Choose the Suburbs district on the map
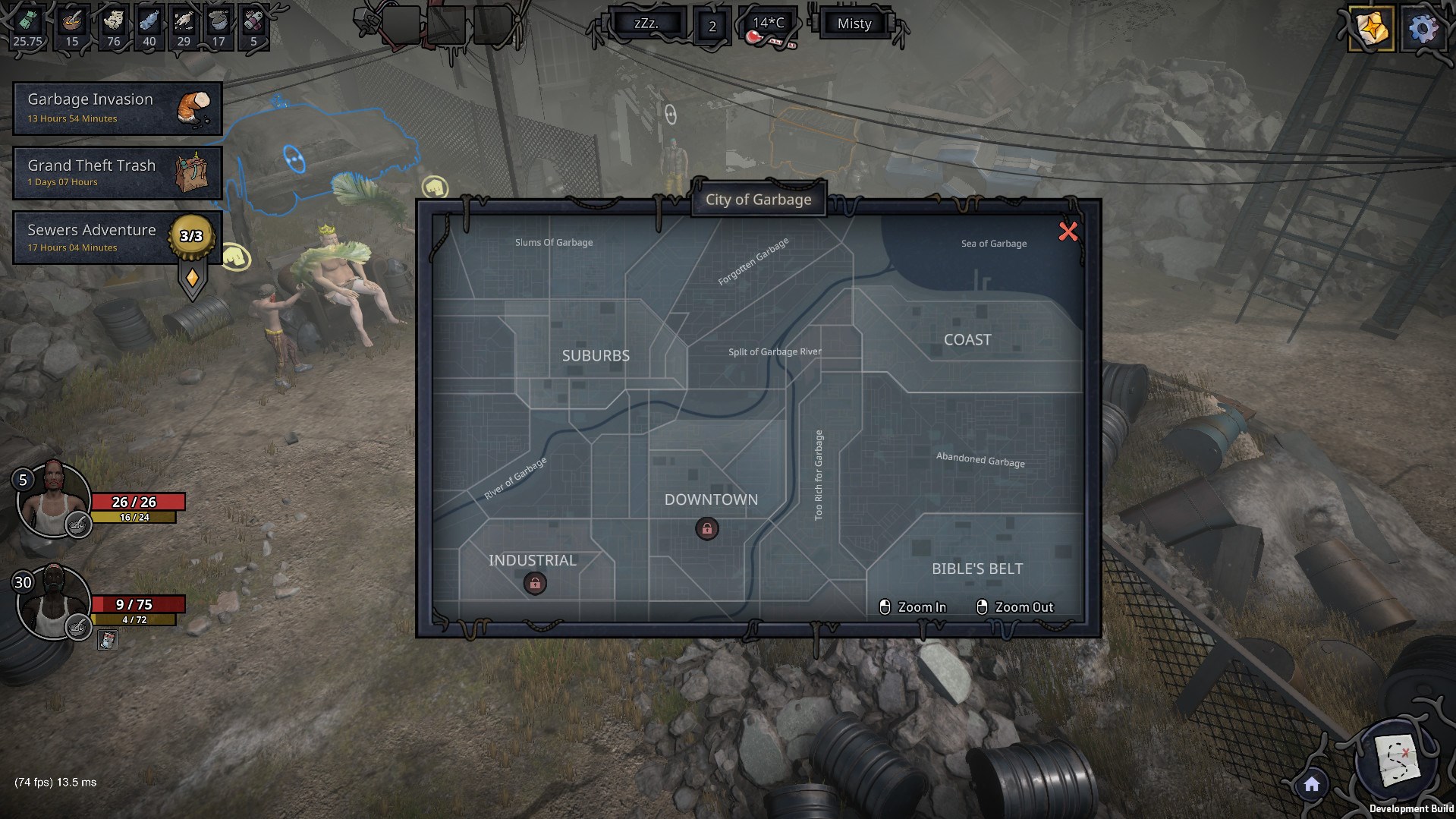The height and width of the screenshot is (819, 1456). click(596, 355)
